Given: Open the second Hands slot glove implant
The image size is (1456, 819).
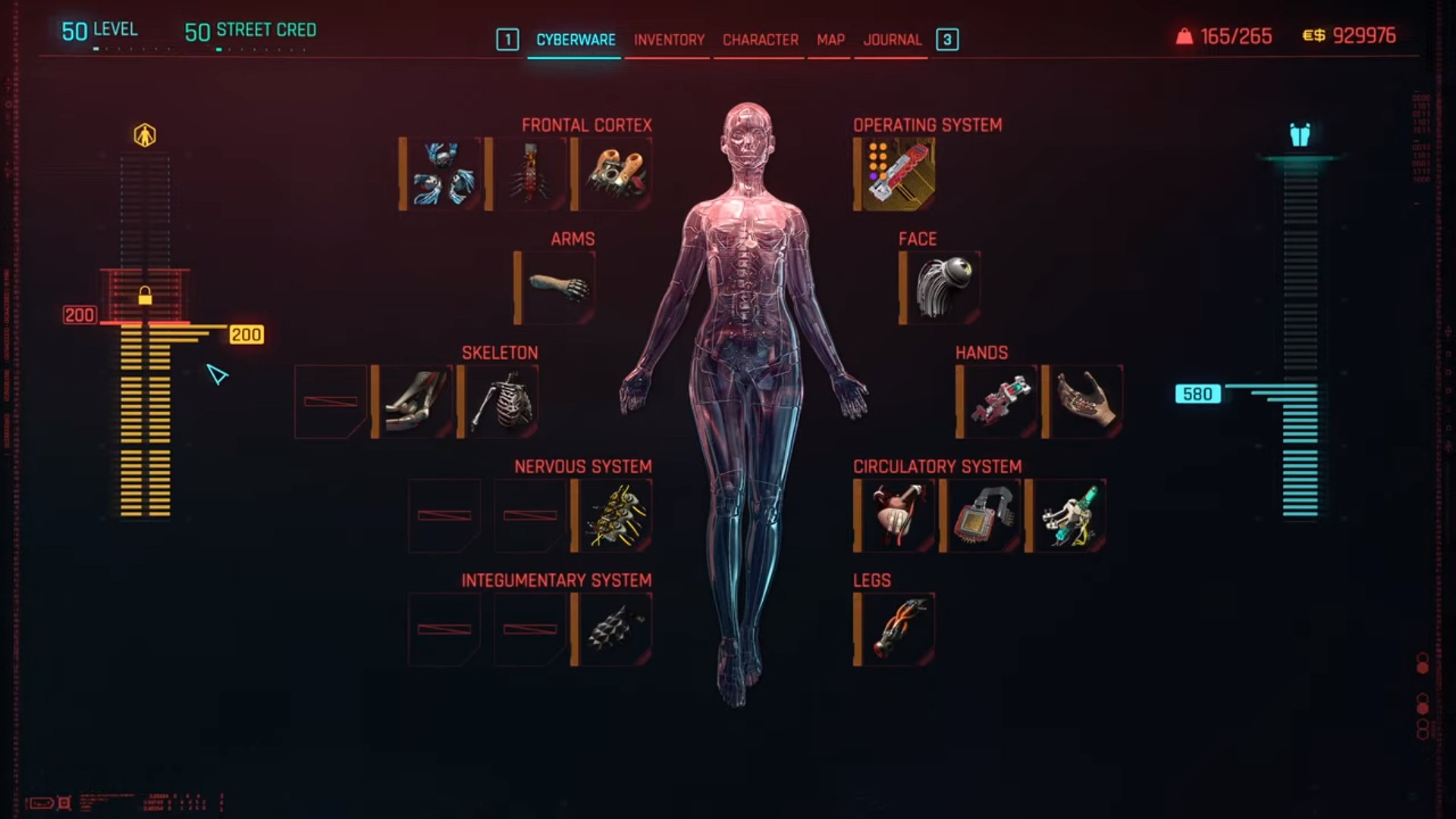Looking at the screenshot, I should (x=1084, y=402).
